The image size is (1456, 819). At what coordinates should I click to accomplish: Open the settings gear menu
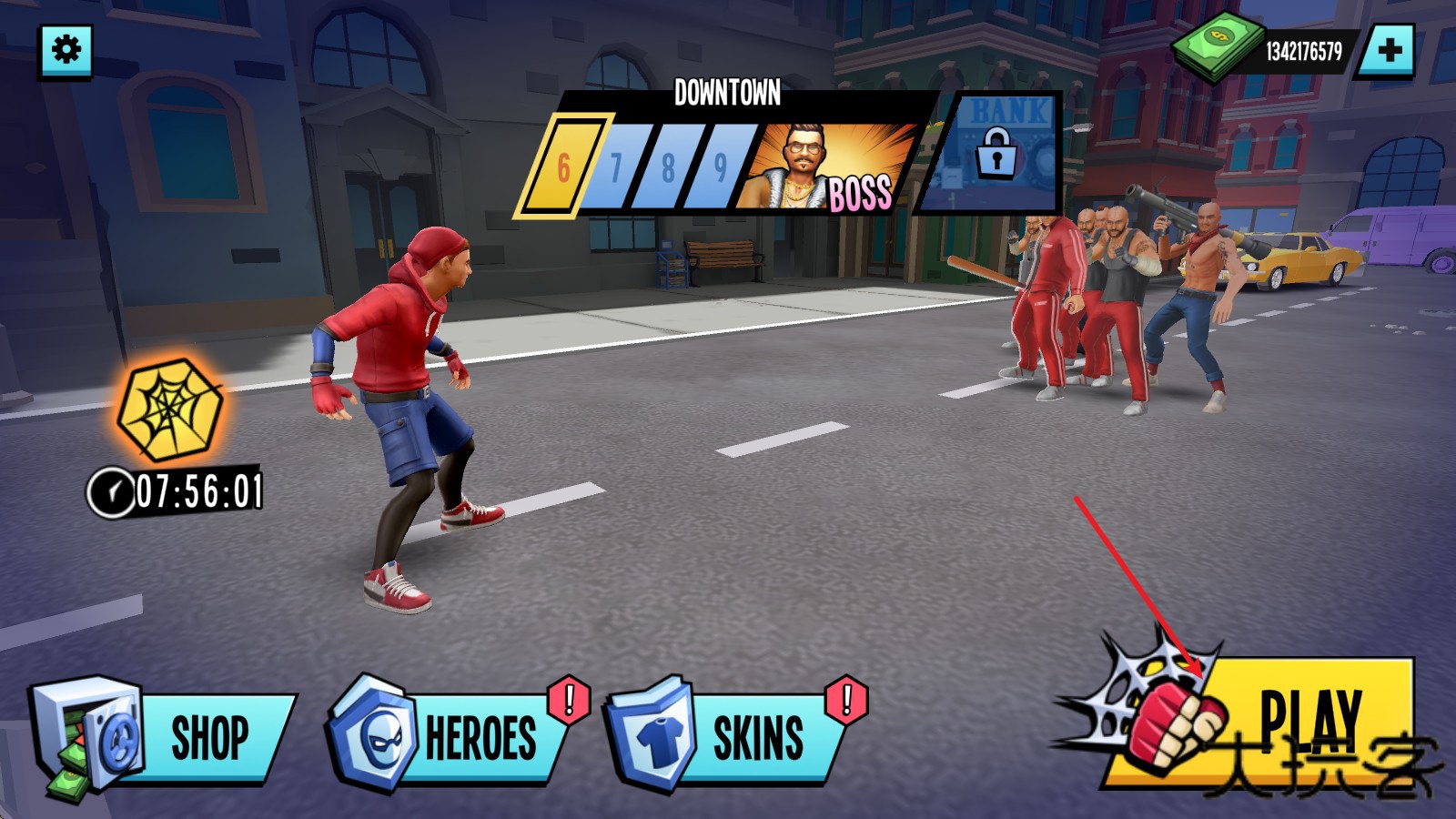coord(66,50)
